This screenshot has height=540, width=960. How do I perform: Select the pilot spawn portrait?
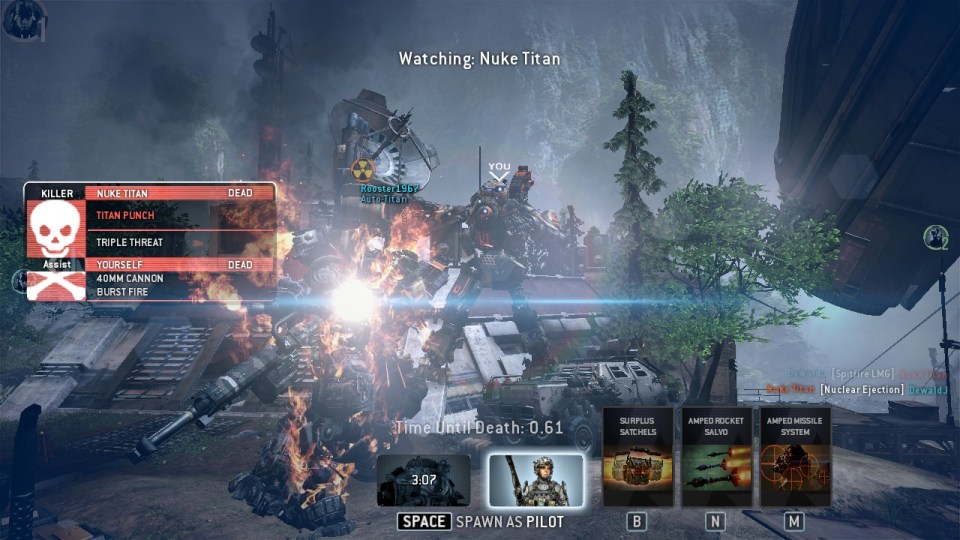click(536, 480)
